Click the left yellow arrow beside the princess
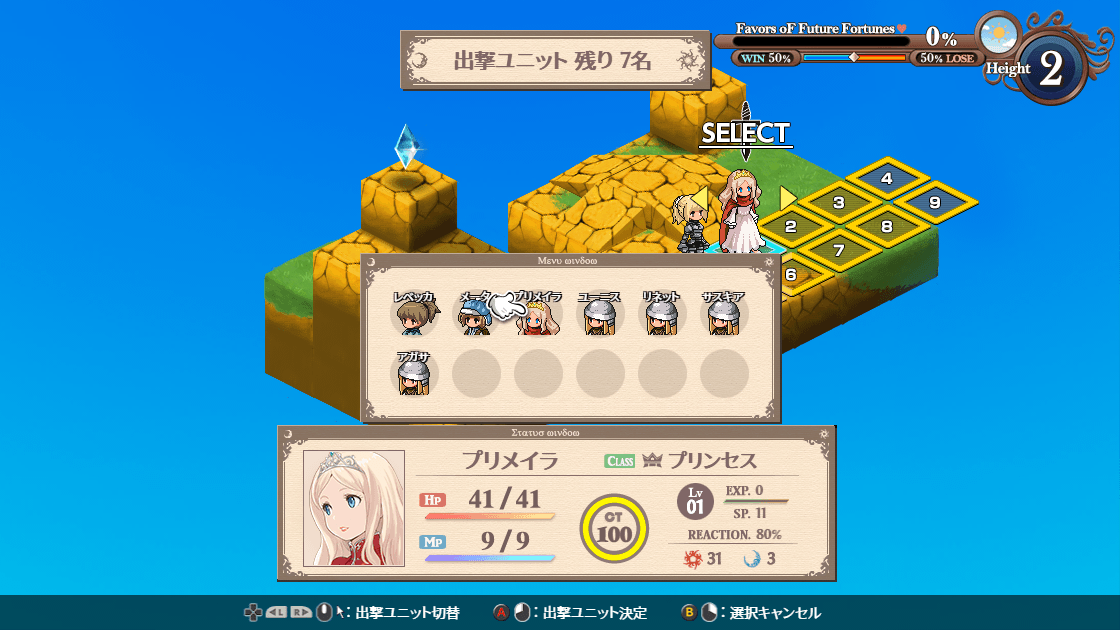The height and width of the screenshot is (630, 1120). 700,198
